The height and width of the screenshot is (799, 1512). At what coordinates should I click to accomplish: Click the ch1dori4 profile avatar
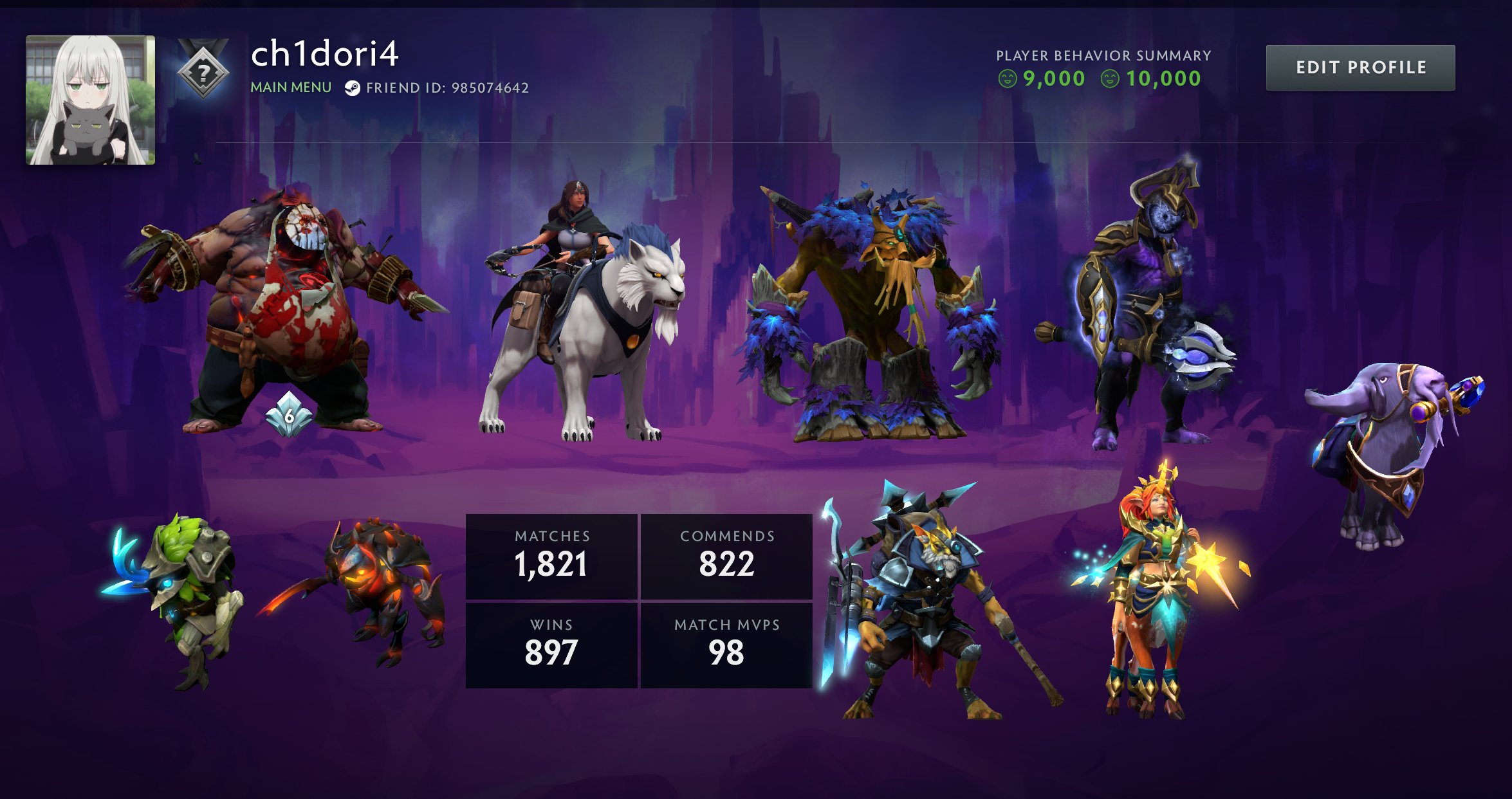pyautogui.click(x=90, y=100)
